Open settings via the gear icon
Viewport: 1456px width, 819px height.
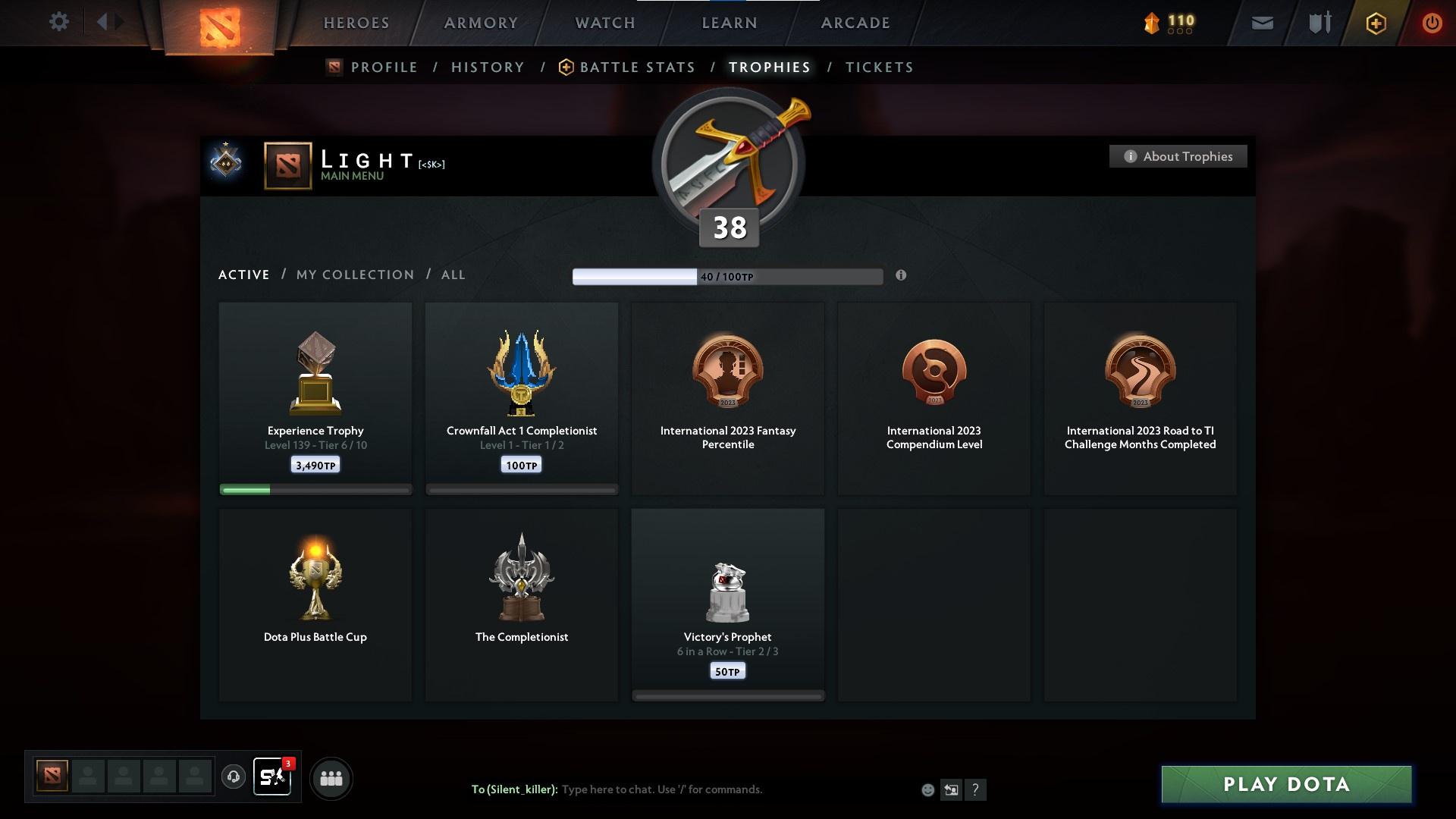(x=59, y=22)
